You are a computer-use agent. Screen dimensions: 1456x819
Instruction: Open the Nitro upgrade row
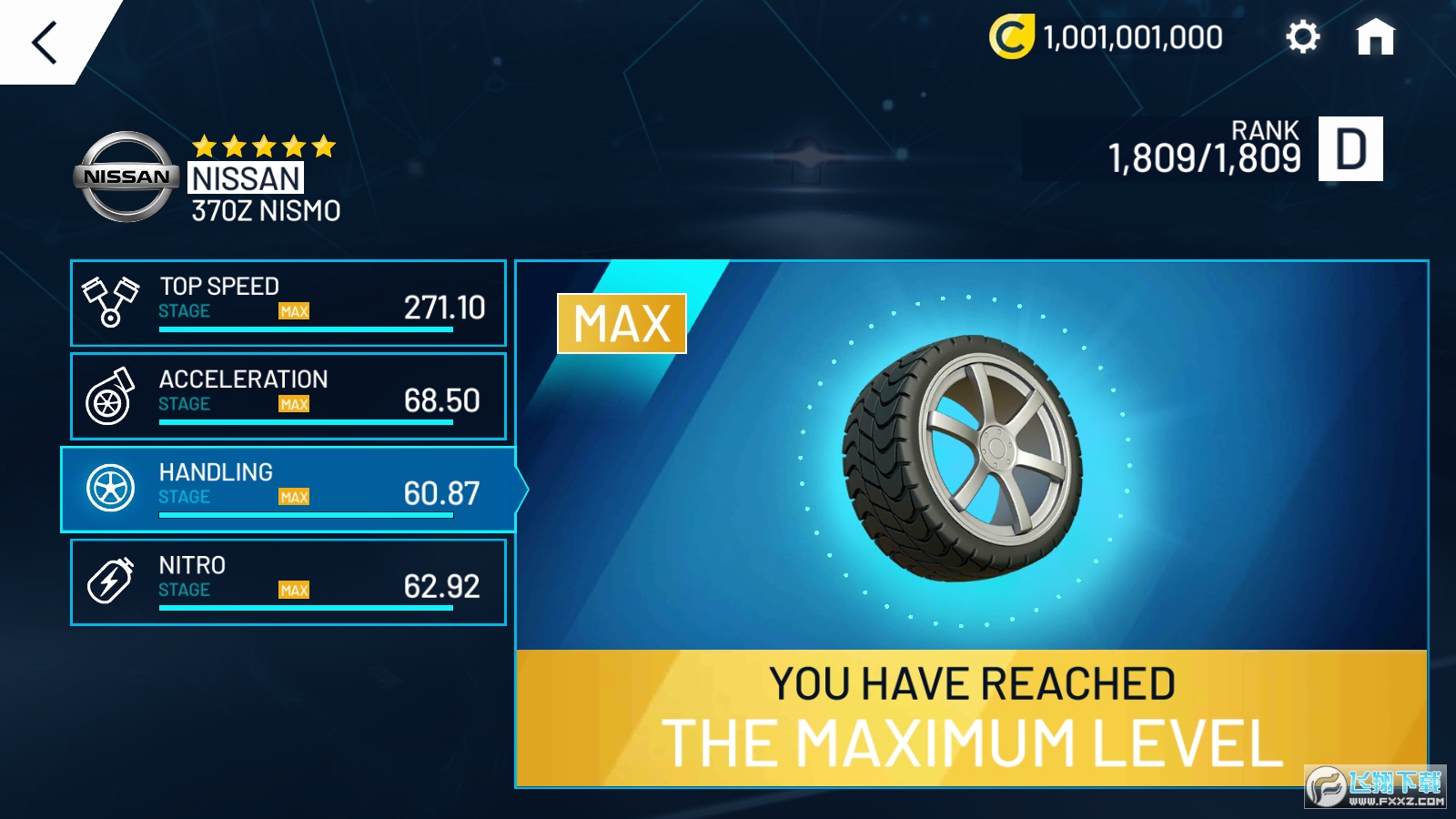point(288,582)
